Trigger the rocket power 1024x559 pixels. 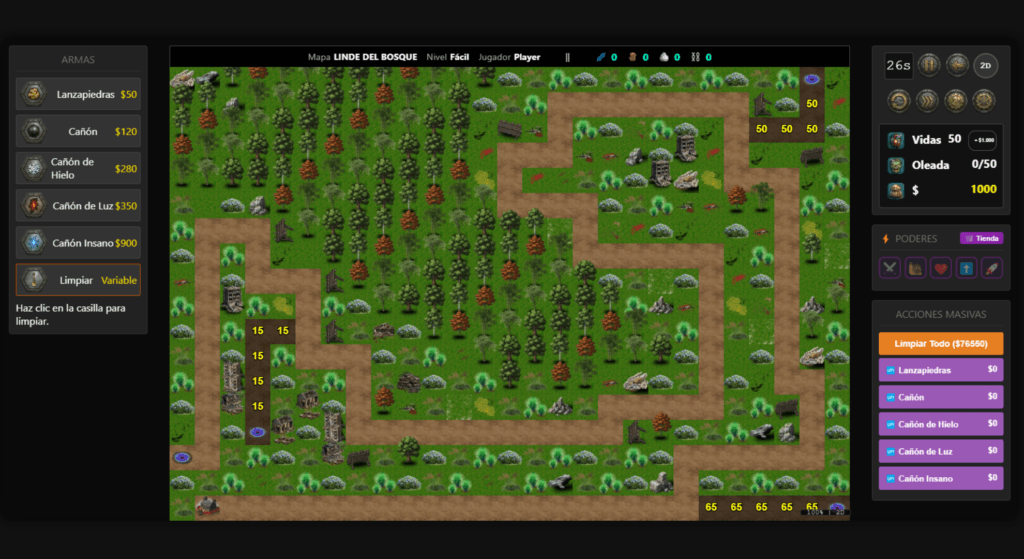pos(991,267)
